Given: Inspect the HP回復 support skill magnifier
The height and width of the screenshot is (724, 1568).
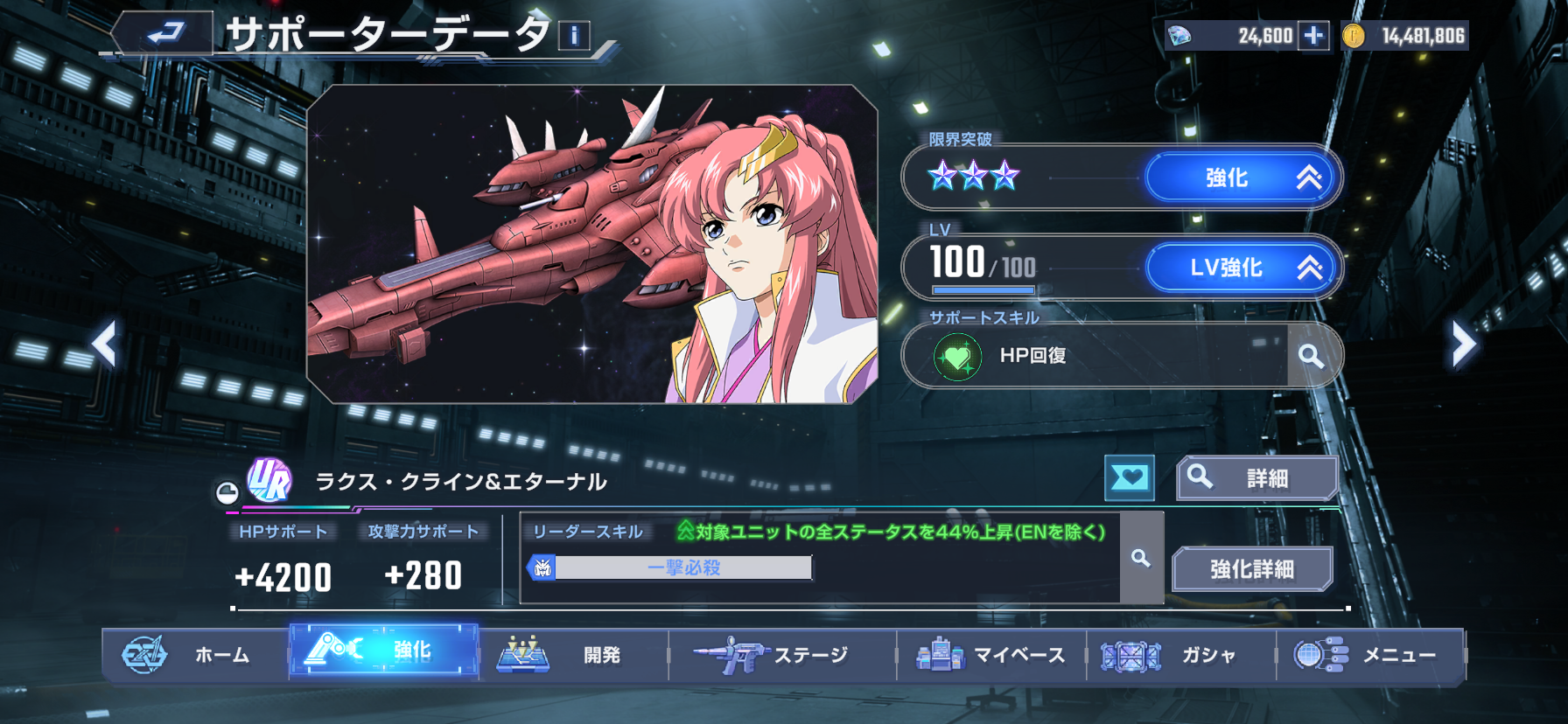Looking at the screenshot, I should tap(1310, 356).
